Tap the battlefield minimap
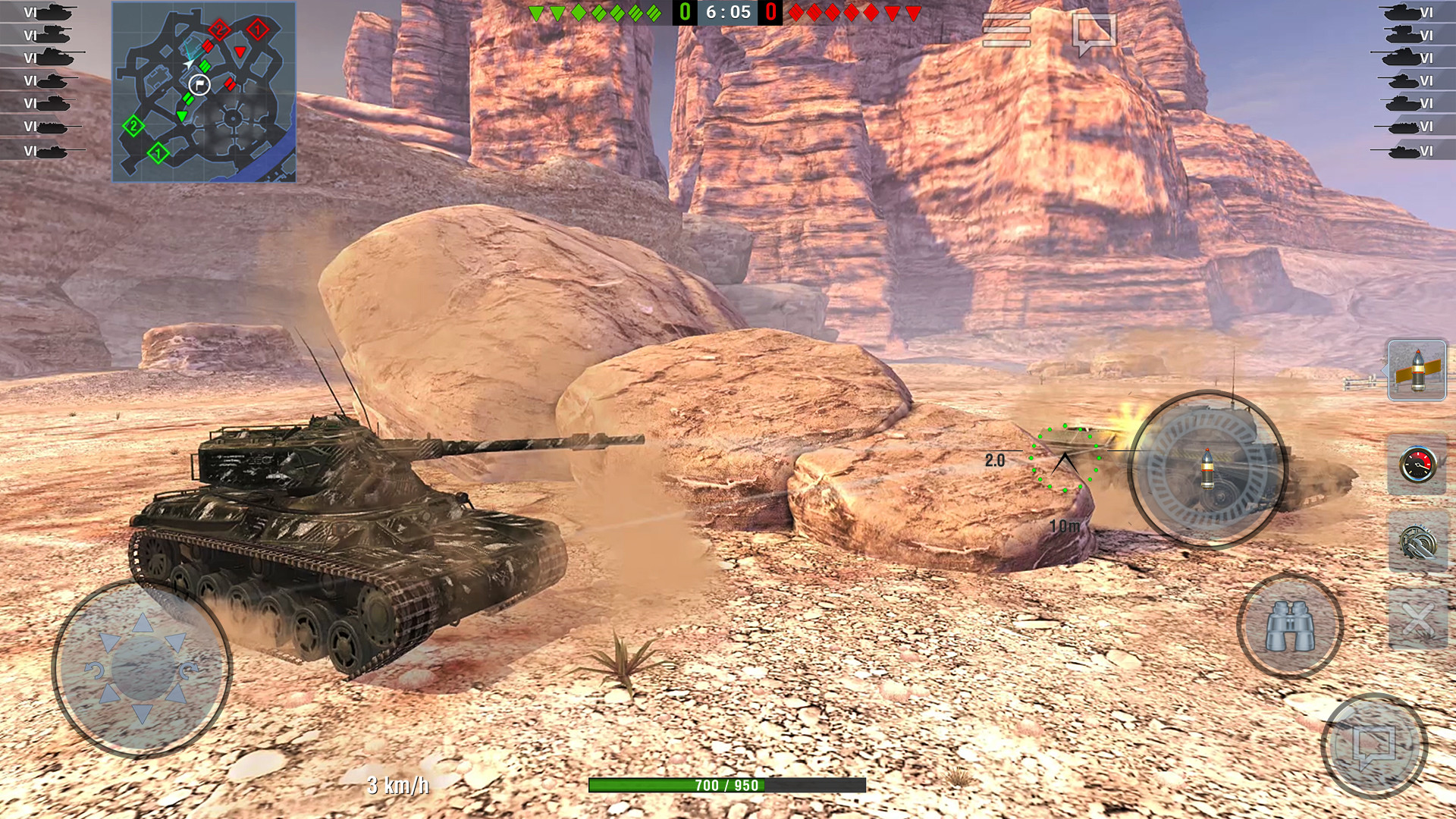 click(x=204, y=92)
